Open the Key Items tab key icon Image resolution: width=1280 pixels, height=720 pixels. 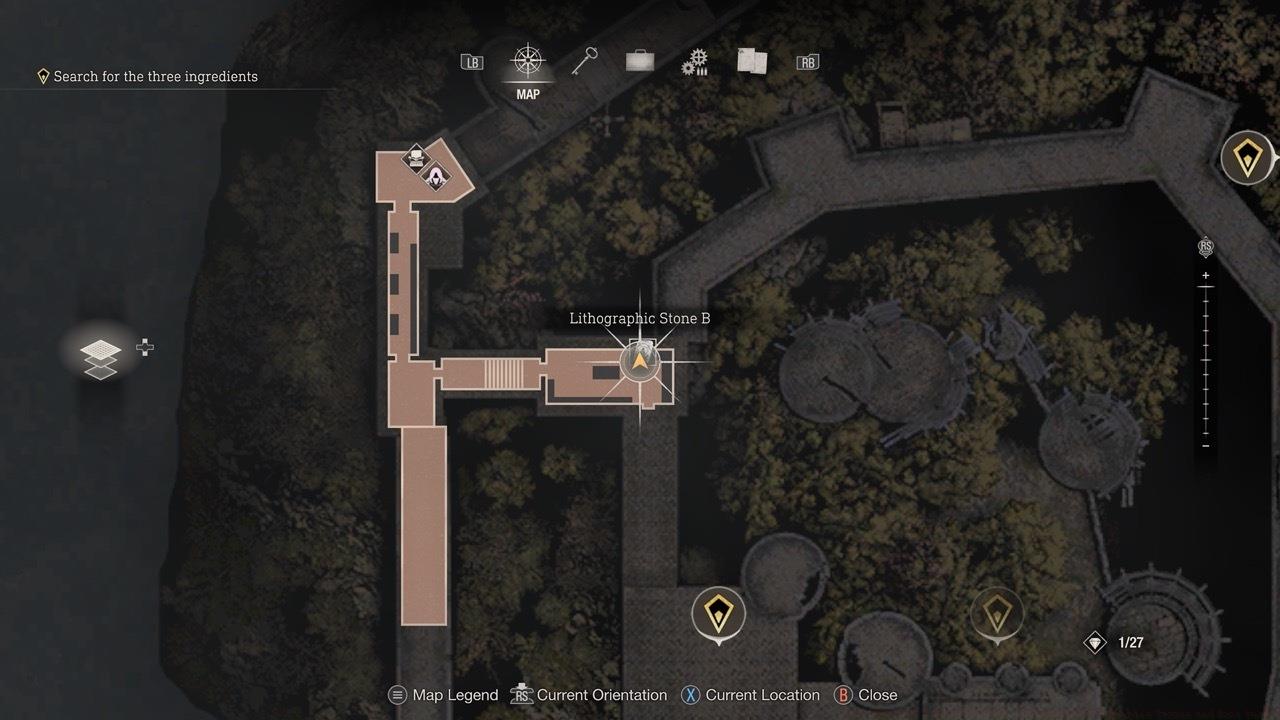[584, 60]
